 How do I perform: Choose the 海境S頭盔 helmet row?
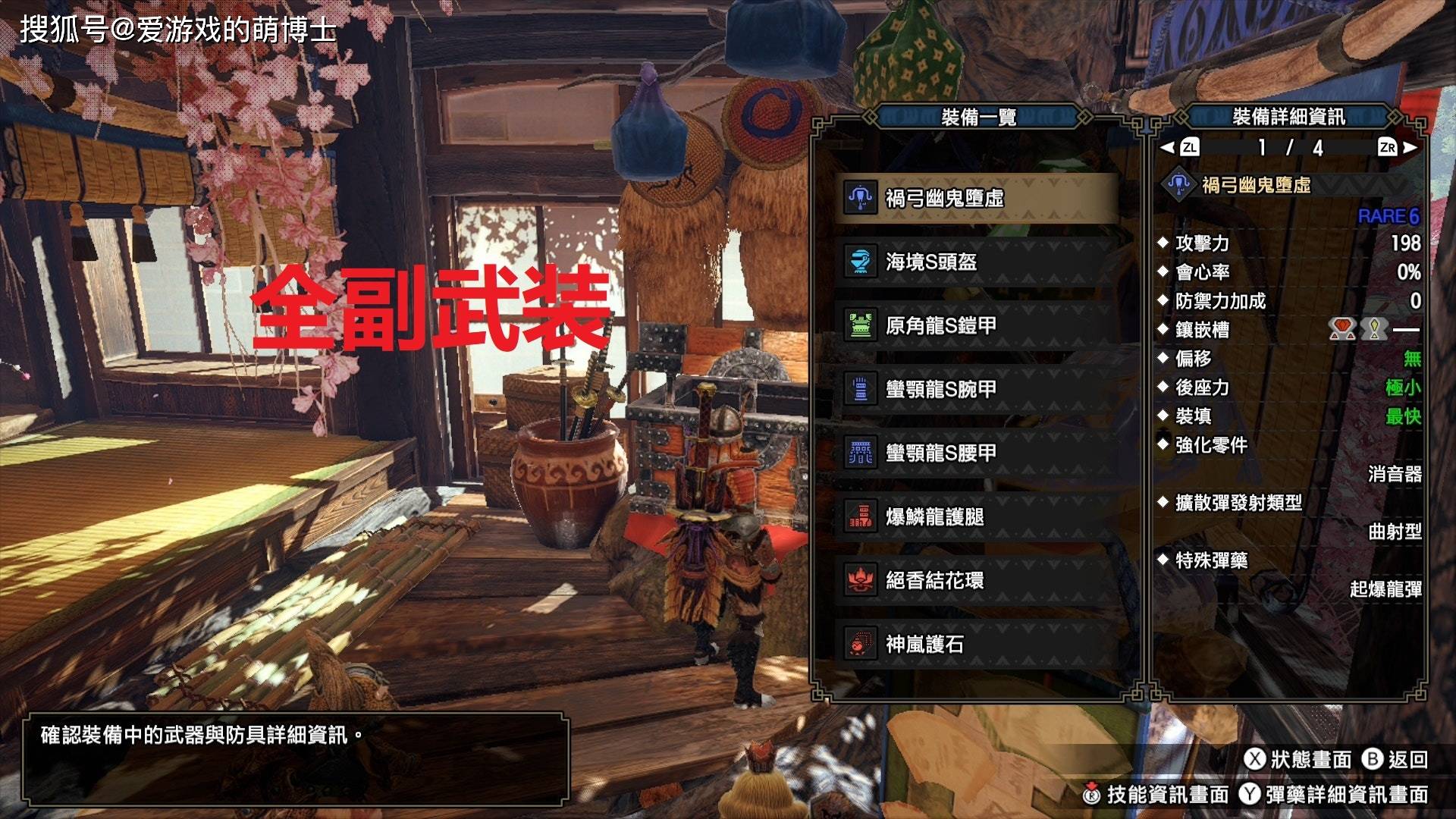pos(978,262)
